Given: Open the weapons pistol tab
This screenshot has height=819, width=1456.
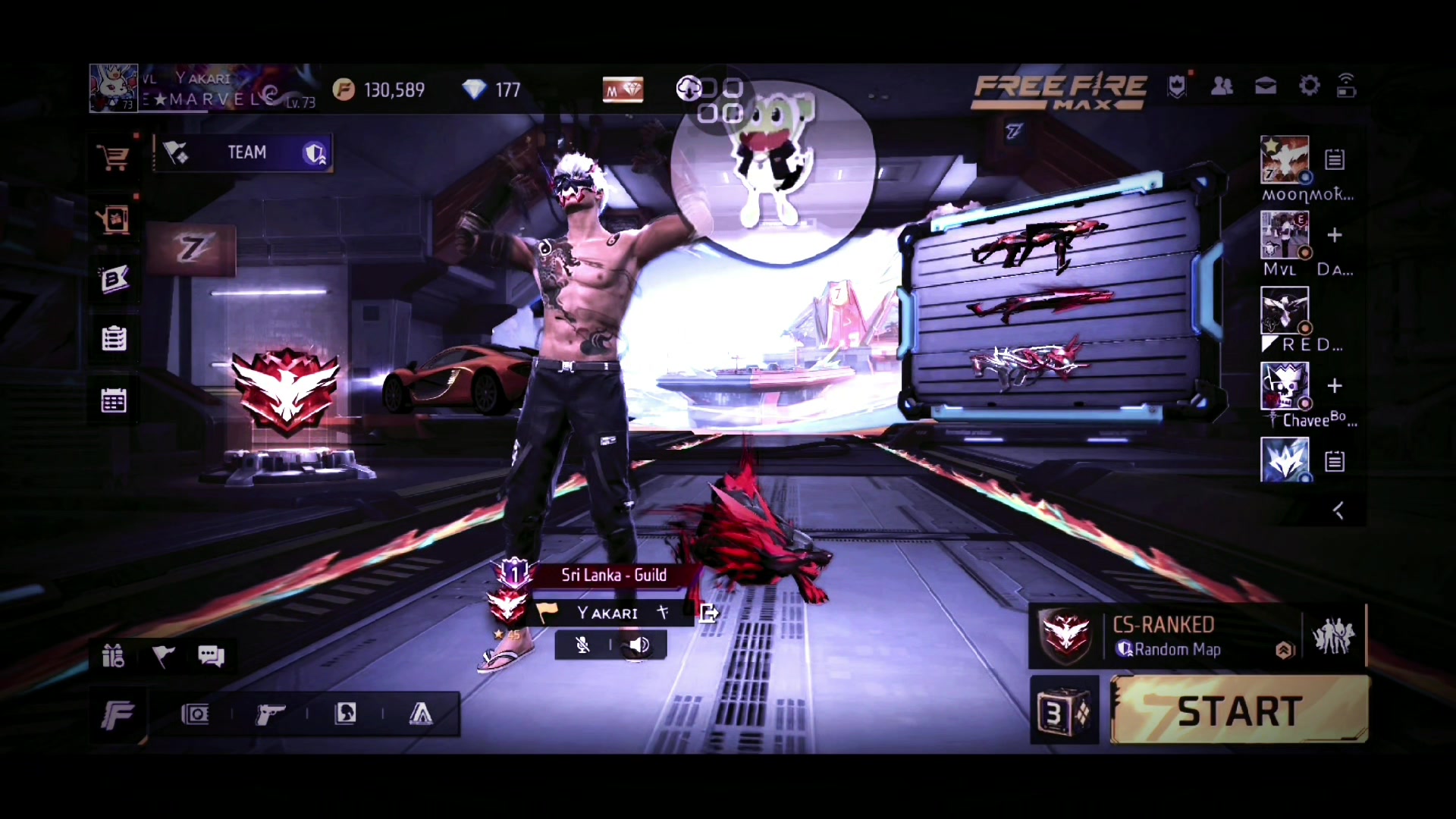Looking at the screenshot, I should tap(270, 714).
